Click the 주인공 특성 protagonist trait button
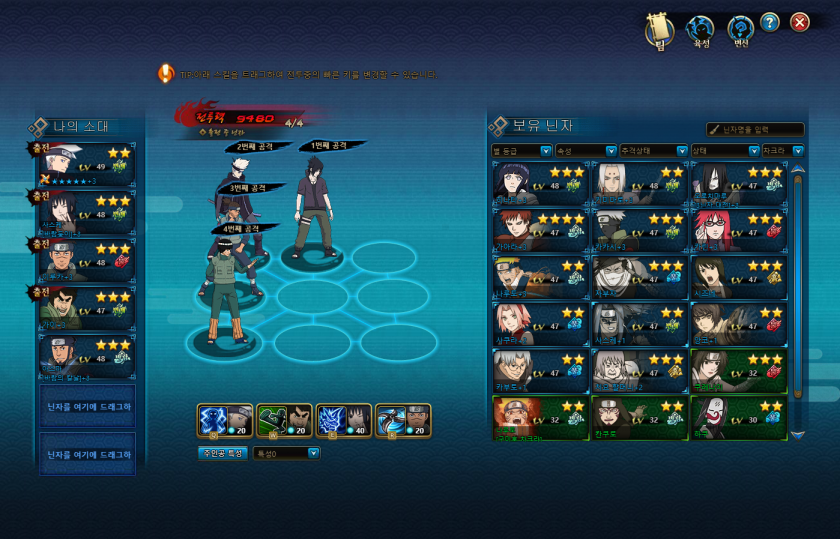Image resolution: width=840 pixels, height=539 pixels. 222,453
